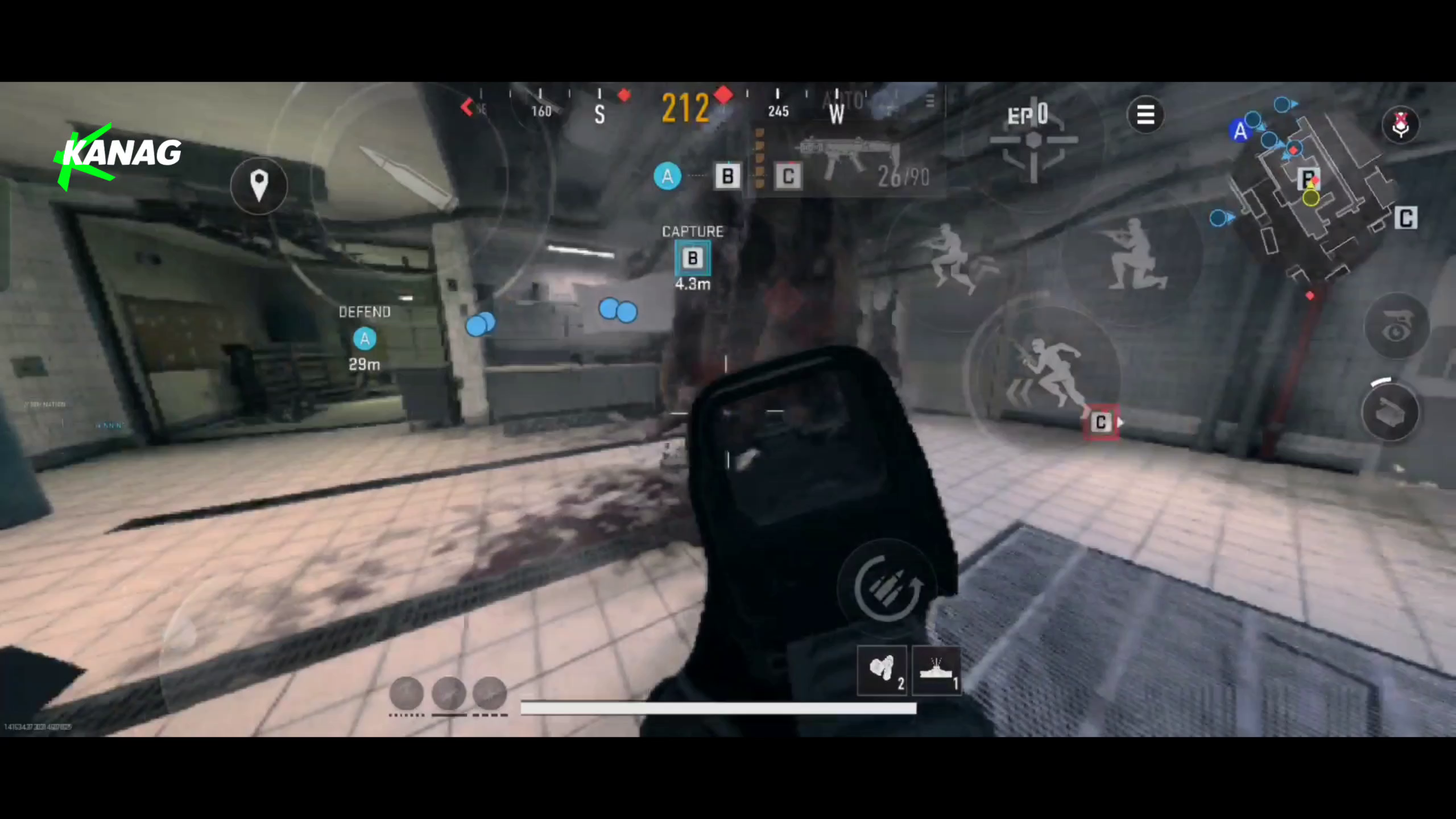
Task: Select the DEFEND A objective marker
Action: pos(364,338)
